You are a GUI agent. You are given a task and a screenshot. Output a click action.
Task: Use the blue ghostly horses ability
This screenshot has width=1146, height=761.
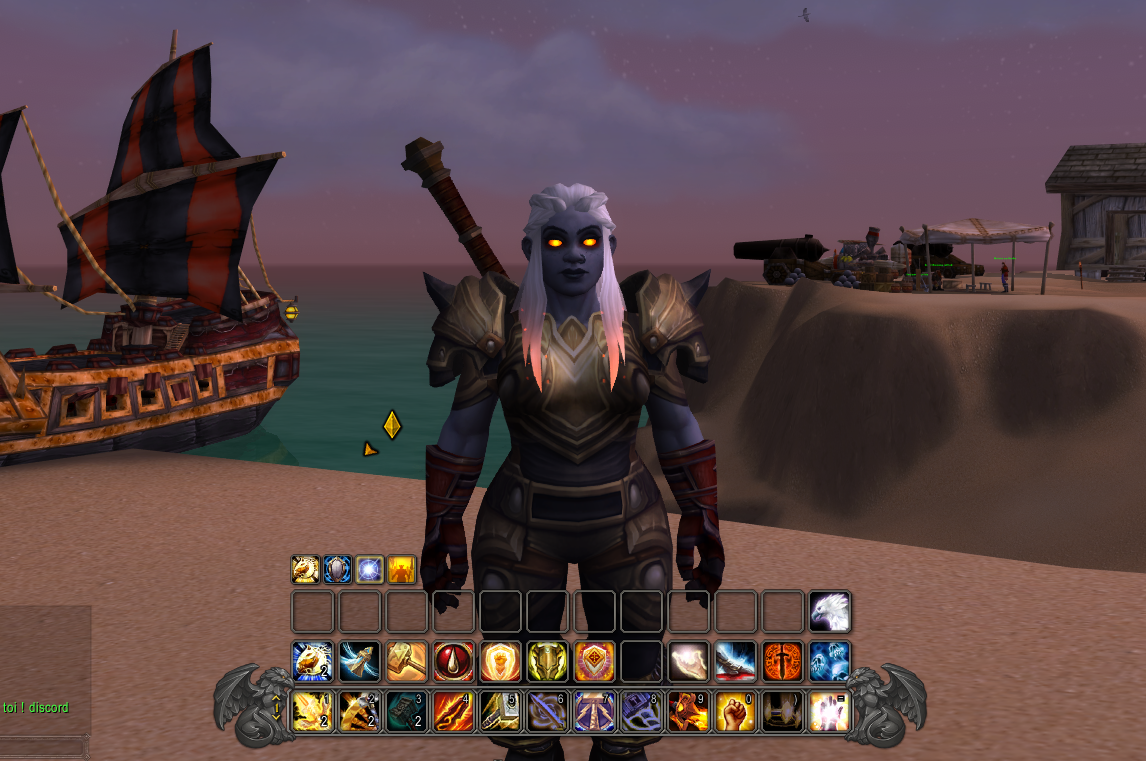tap(829, 661)
